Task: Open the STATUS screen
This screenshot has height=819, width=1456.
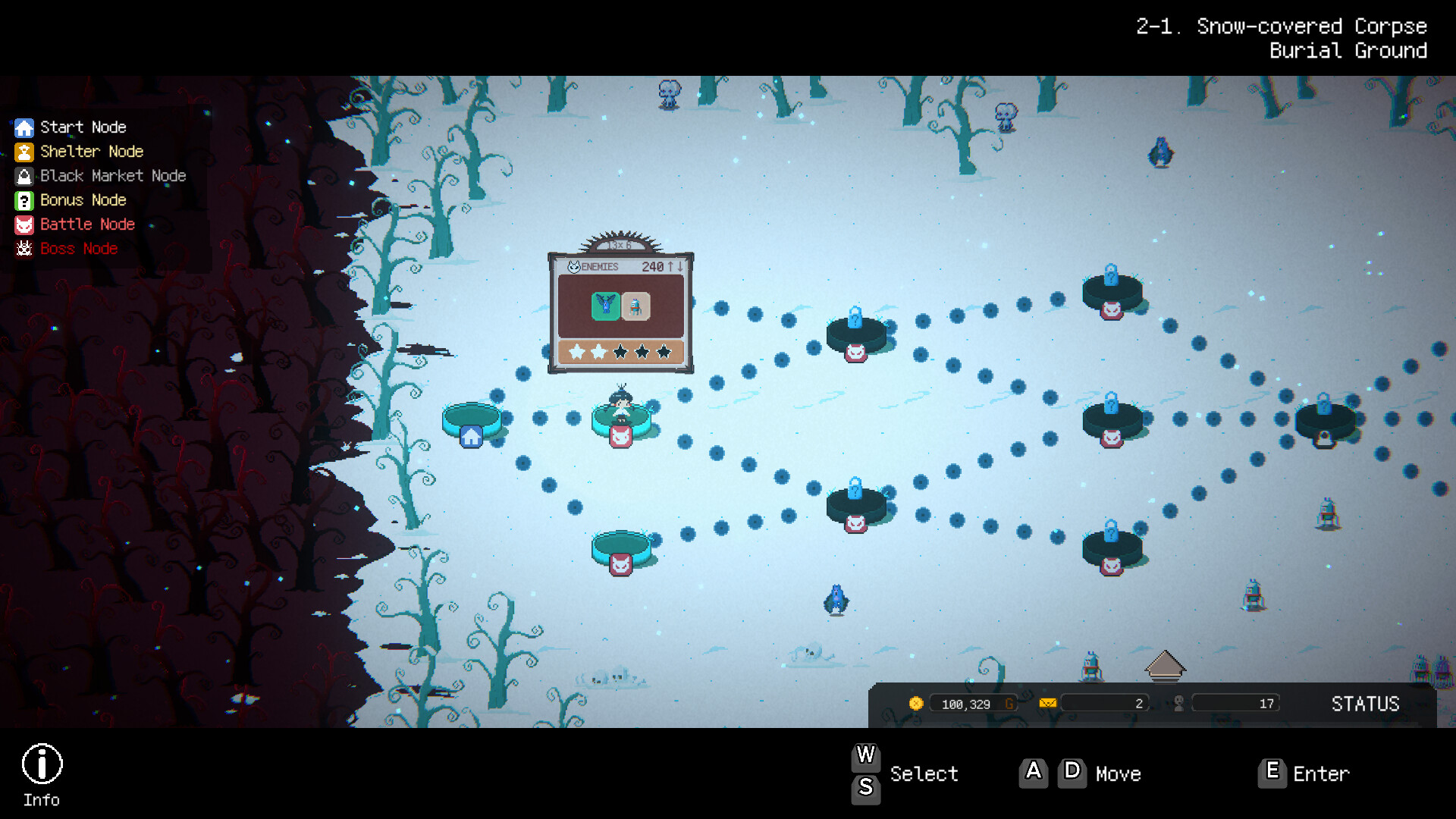Action: pyautogui.click(x=1365, y=704)
